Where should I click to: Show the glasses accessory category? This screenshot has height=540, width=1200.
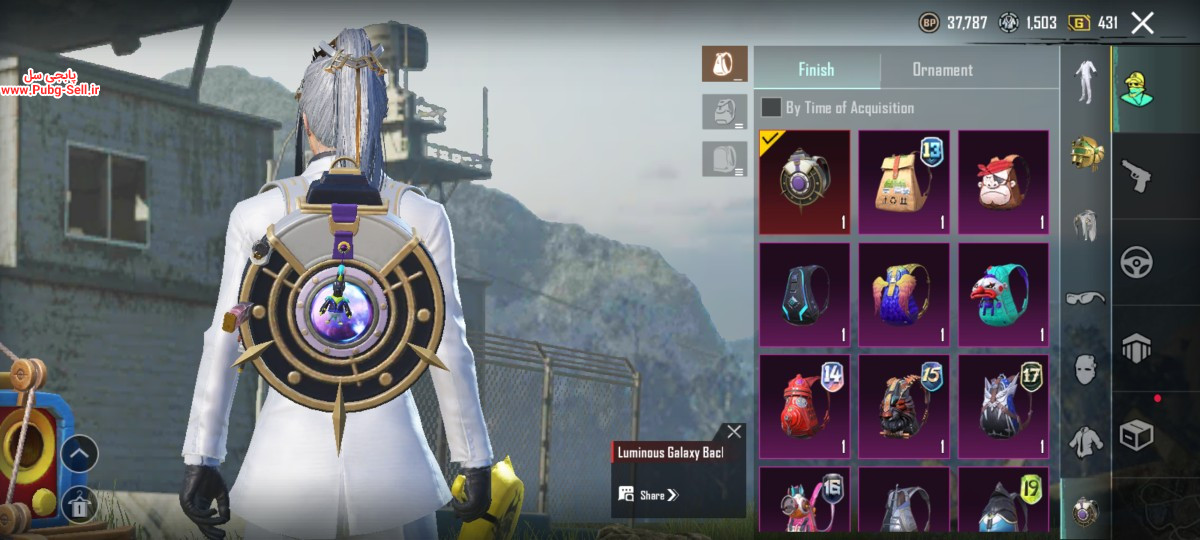[x=1085, y=297]
